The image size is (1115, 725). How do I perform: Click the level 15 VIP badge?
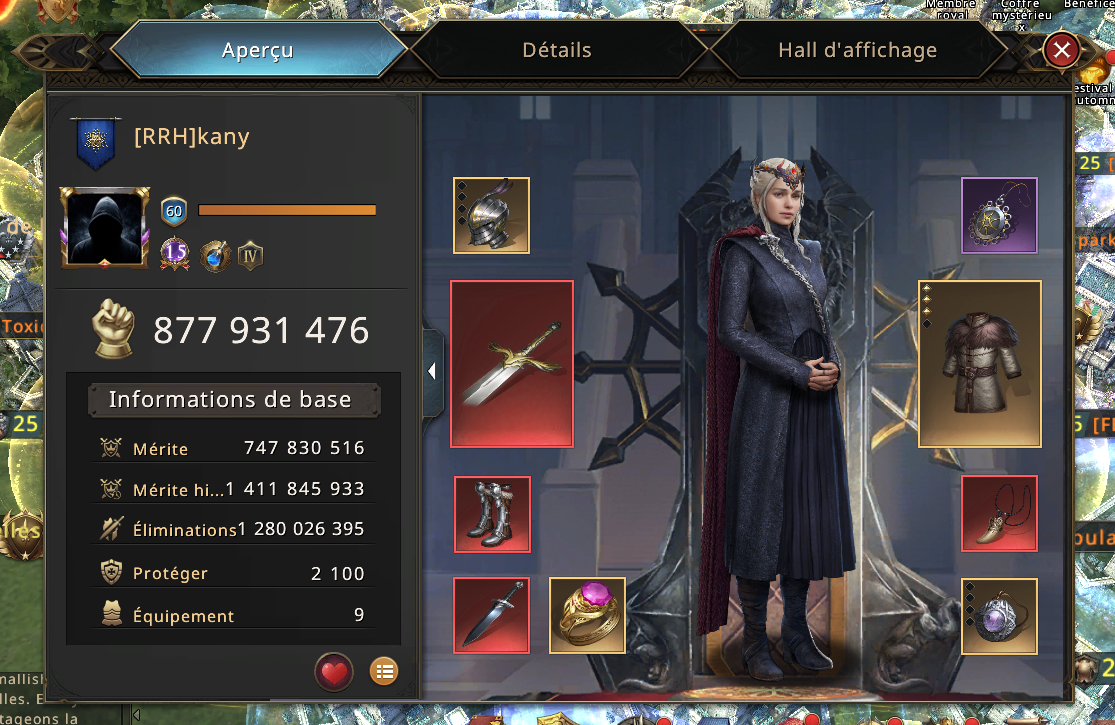(x=175, y=255)
